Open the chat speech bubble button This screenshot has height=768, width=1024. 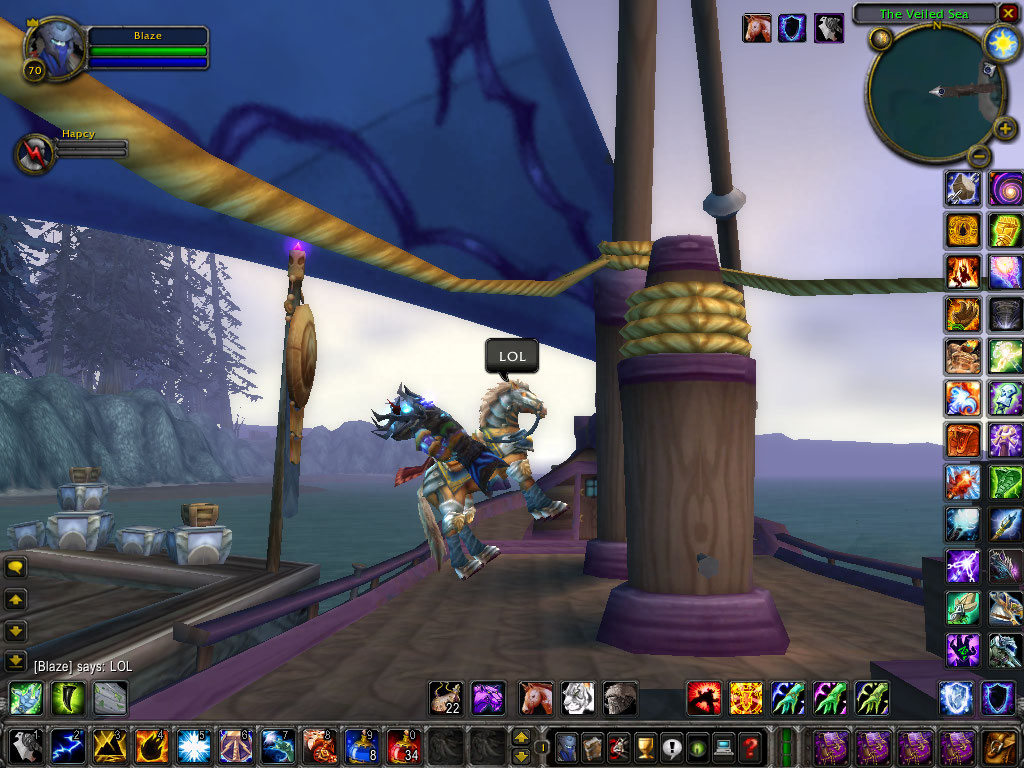click(16, 567)
